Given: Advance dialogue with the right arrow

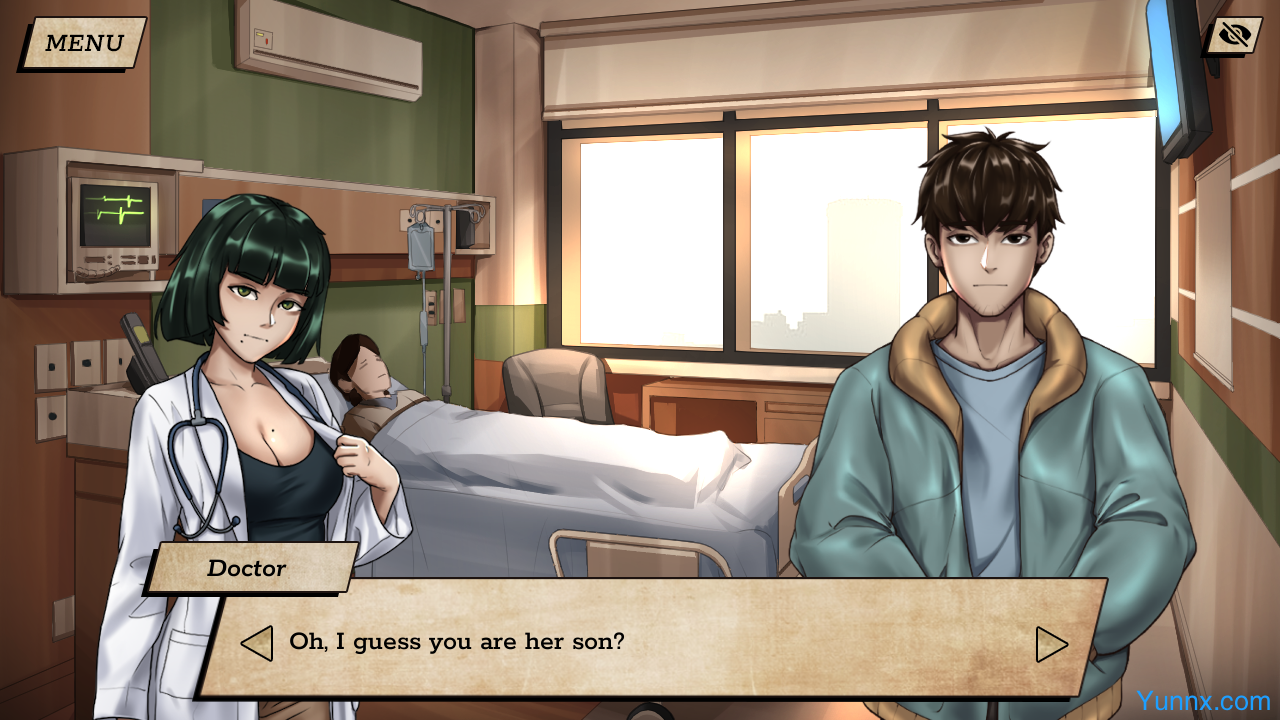Looking at the screenshot, I should click(1051, 644).
